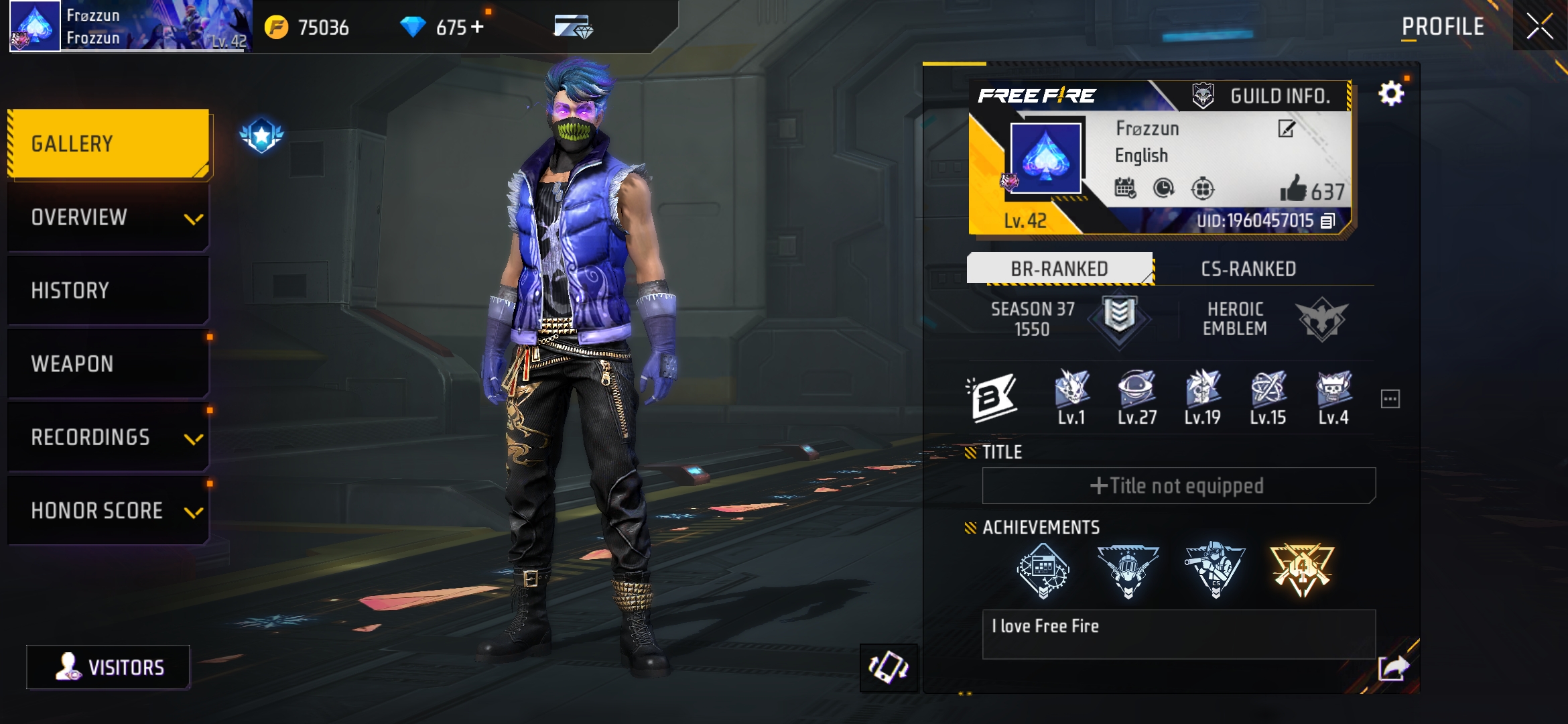1568x724 pixels.
Task: Add diamonds with the plus button
Action: tap(477, 27)
